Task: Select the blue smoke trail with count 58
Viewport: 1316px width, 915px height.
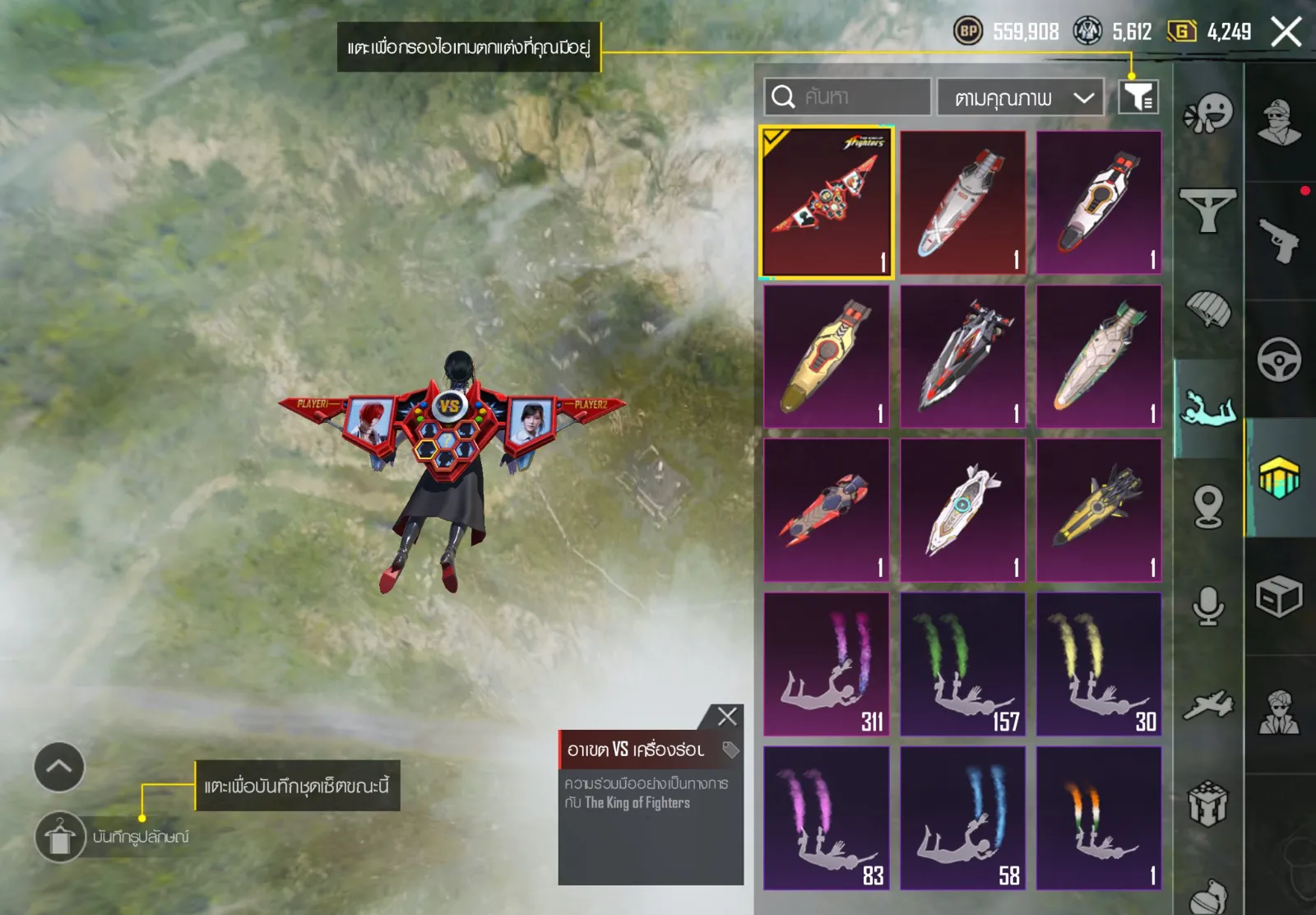Action: [962, 818]
